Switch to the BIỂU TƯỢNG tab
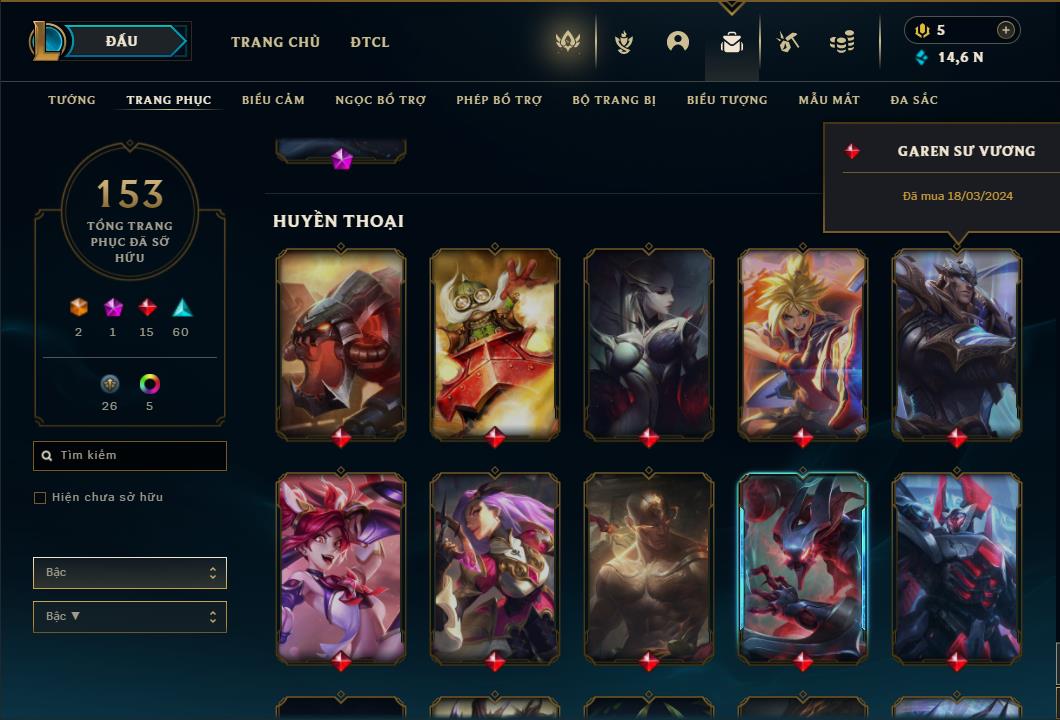Screen dimensions: 1060x720 click(727, 100)
